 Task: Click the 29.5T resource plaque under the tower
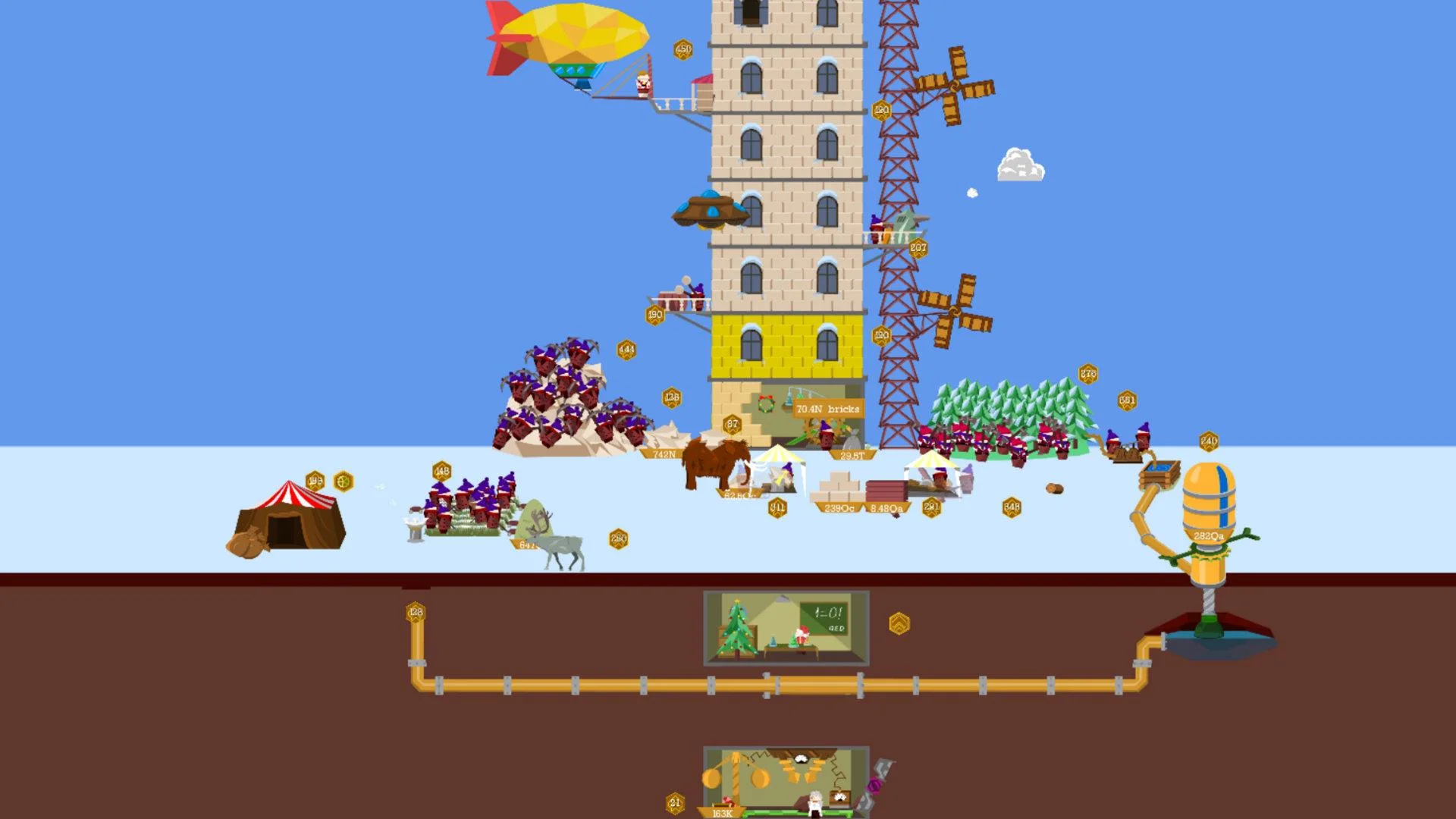852,456
